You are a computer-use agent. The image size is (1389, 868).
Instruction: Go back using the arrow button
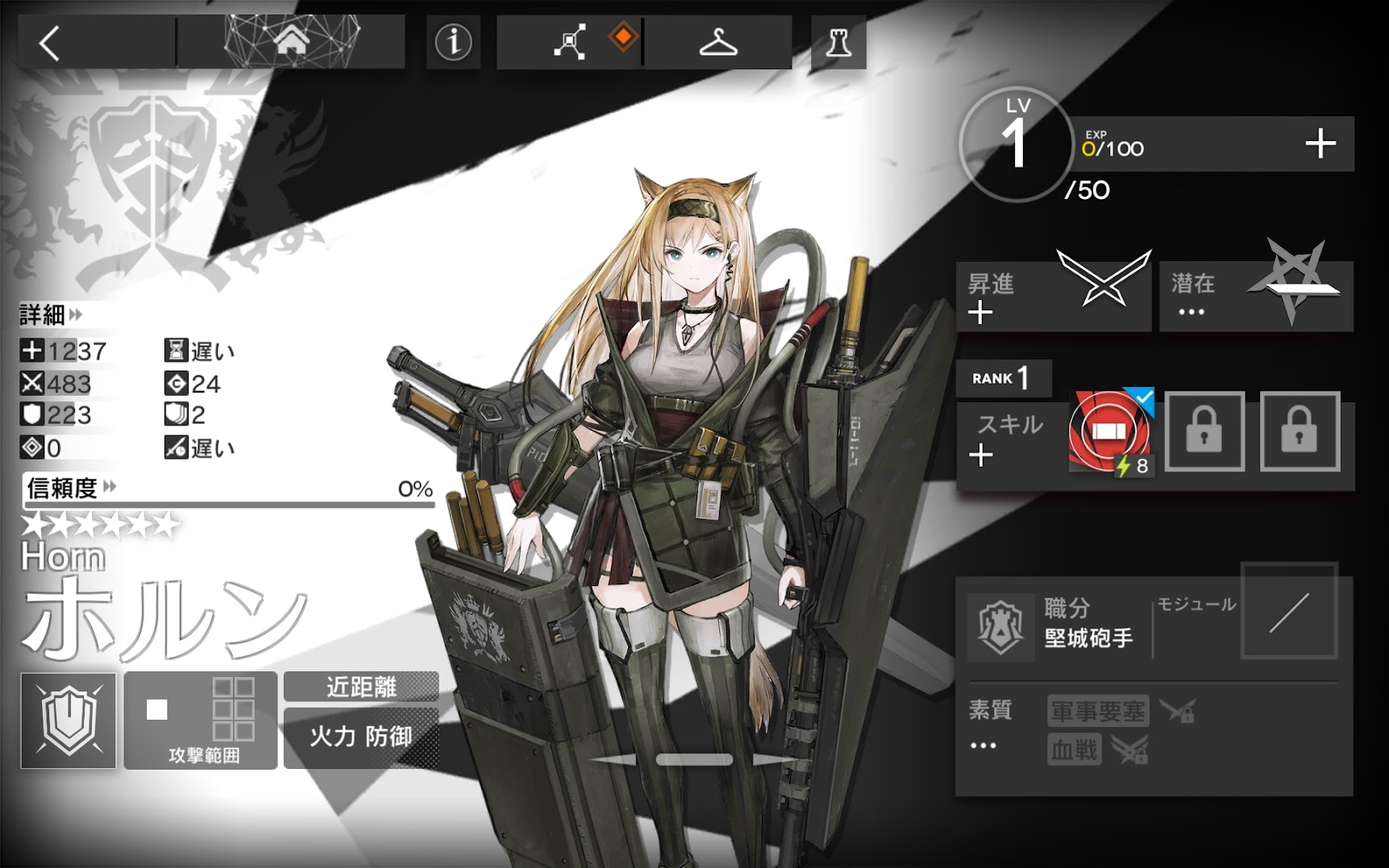[x=50, y=44]
